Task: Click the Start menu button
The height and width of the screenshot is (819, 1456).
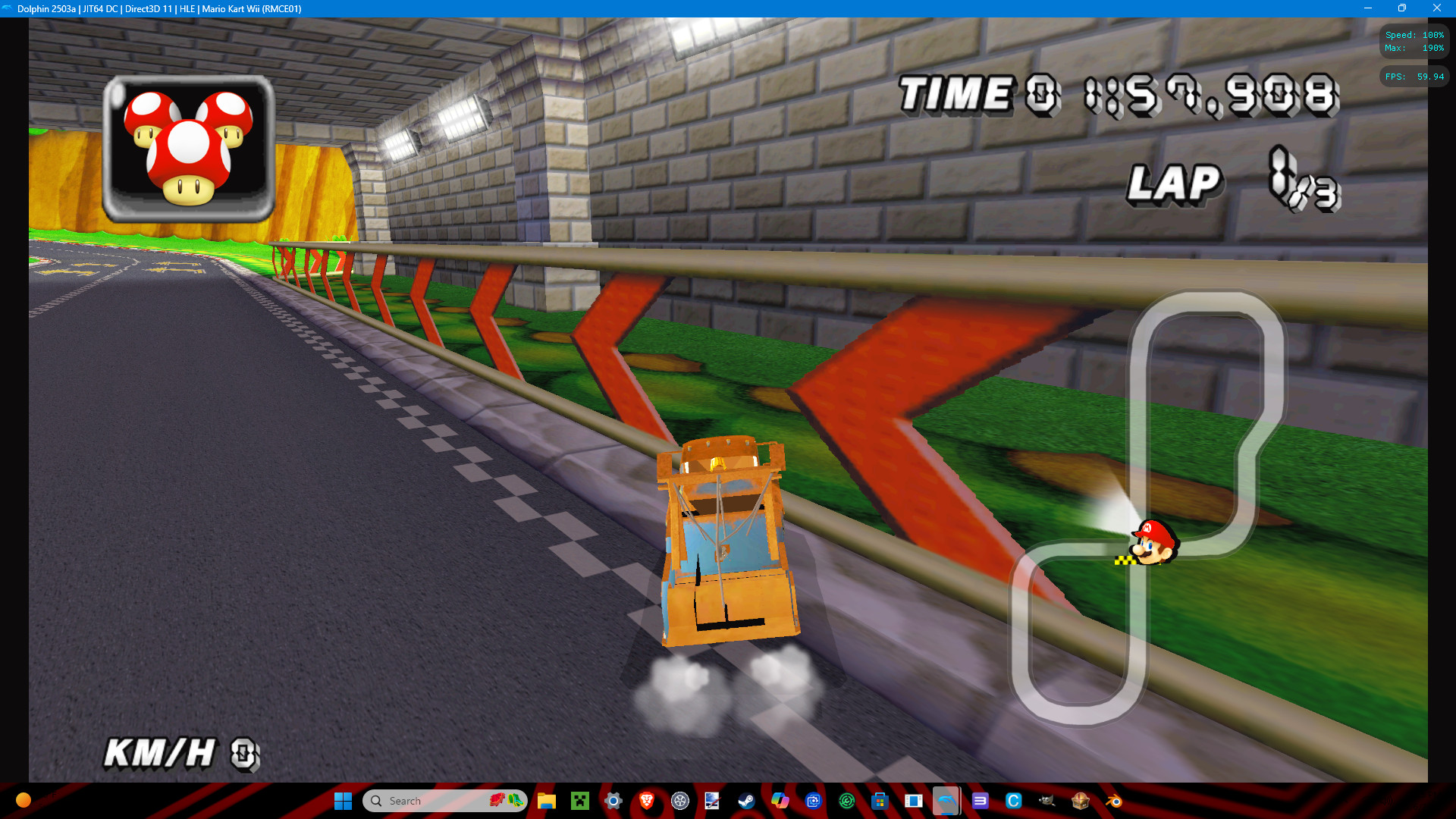Action: click(x=343, y=801)
